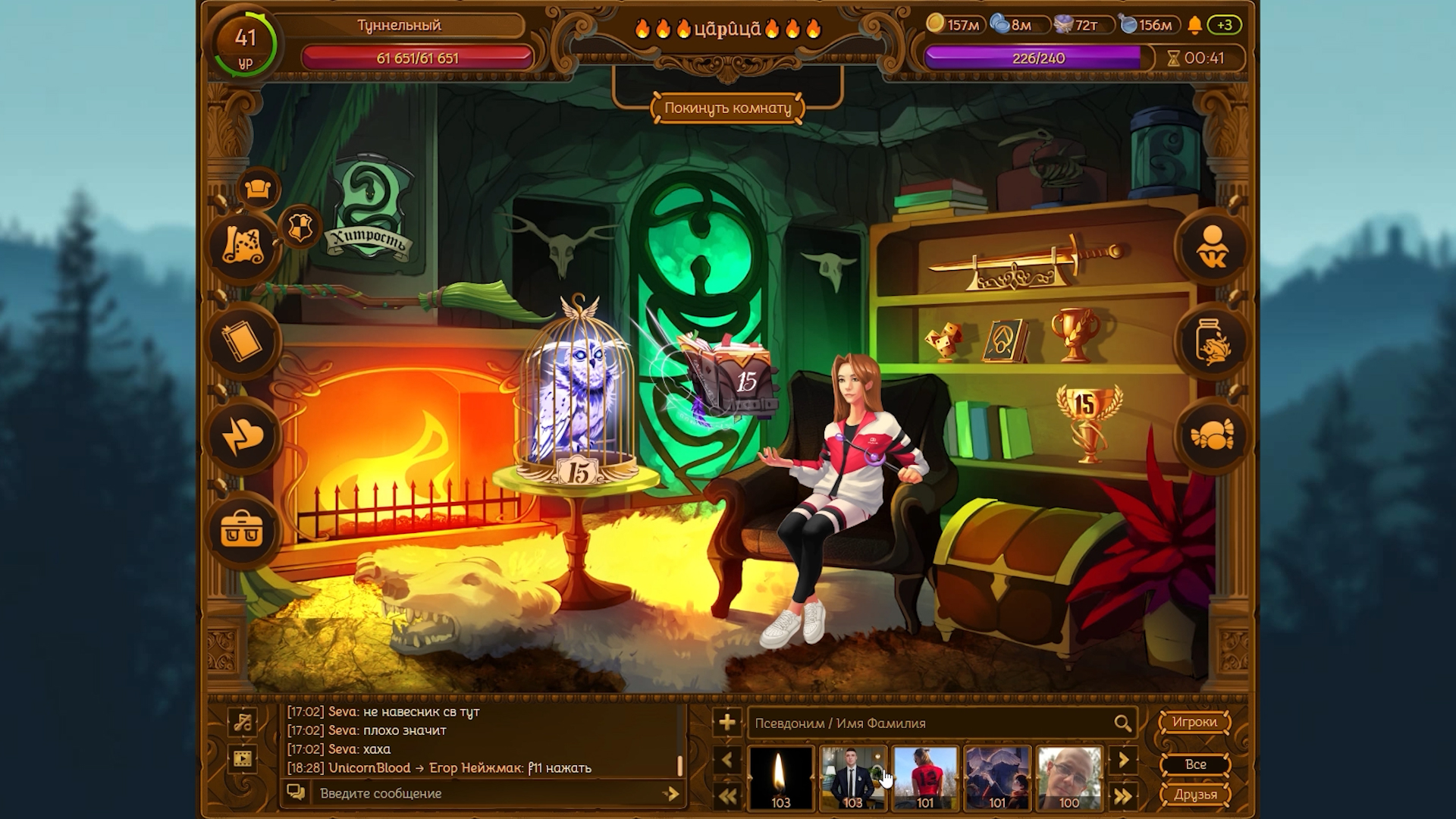
Task: Open the lightning heart icon
Action: point(242,437)
